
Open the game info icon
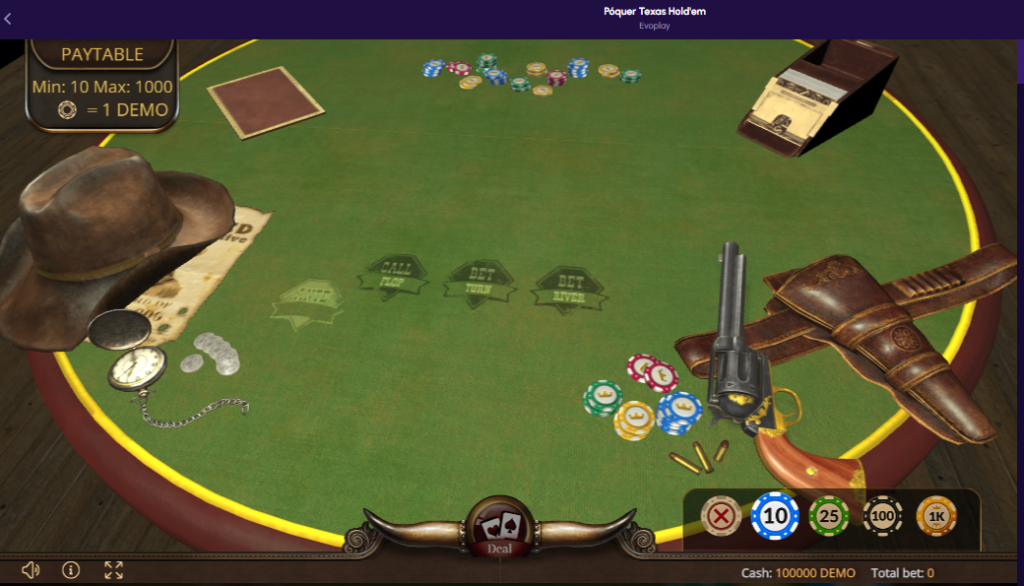[71, 570]
